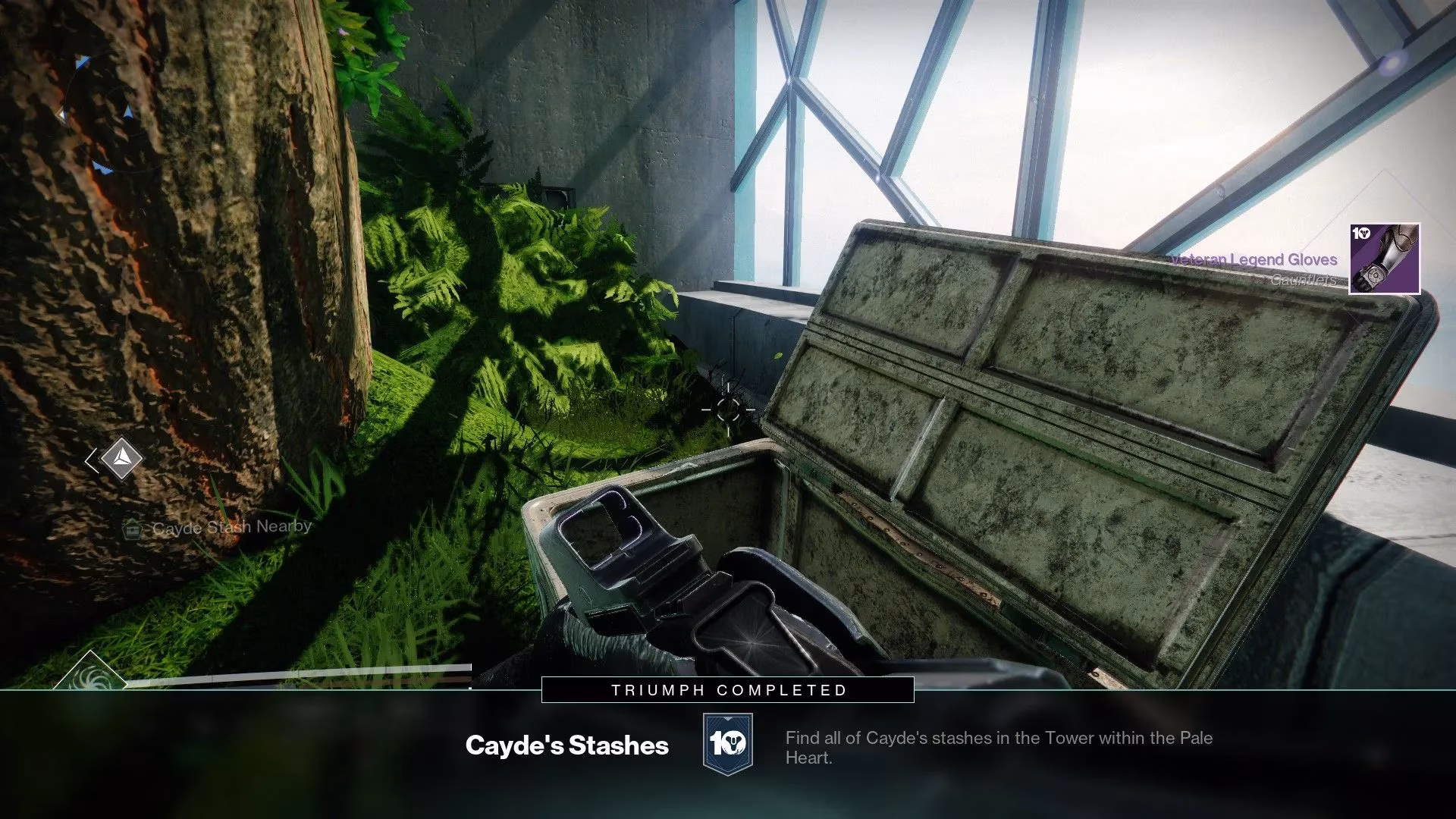1456x819 pixels.
Task: Select the Cayde Stash Nearby indicator
Action: pyautogui.click(x=218, y=528)
